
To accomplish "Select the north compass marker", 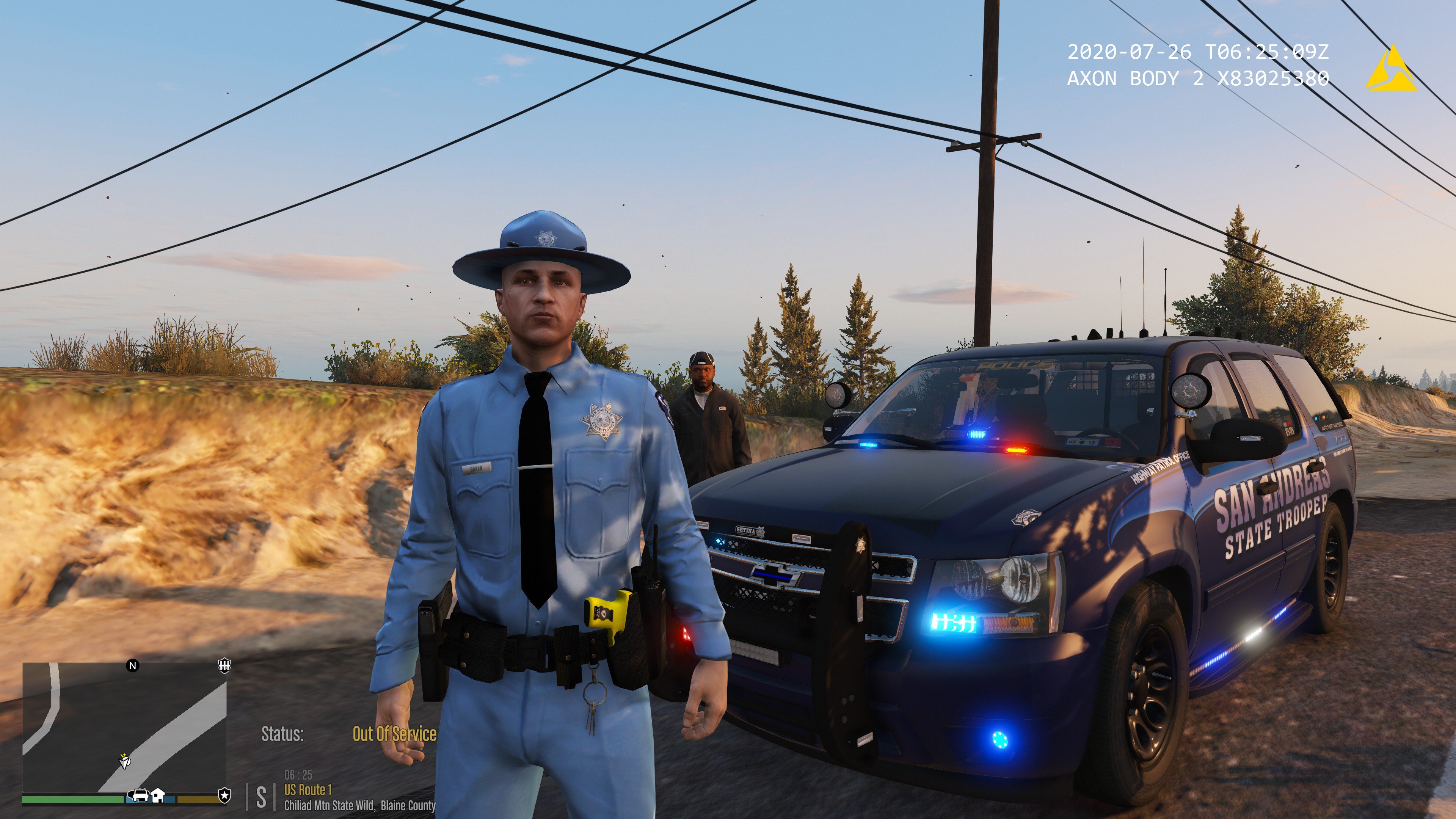I will tap(133, 665).
